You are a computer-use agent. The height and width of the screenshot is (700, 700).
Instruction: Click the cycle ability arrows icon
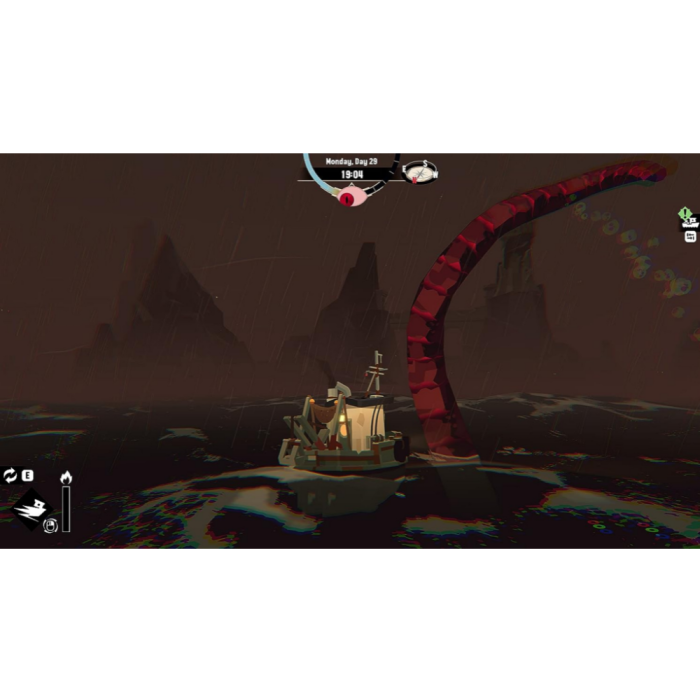pyautogui.click(x=10, y=475)
